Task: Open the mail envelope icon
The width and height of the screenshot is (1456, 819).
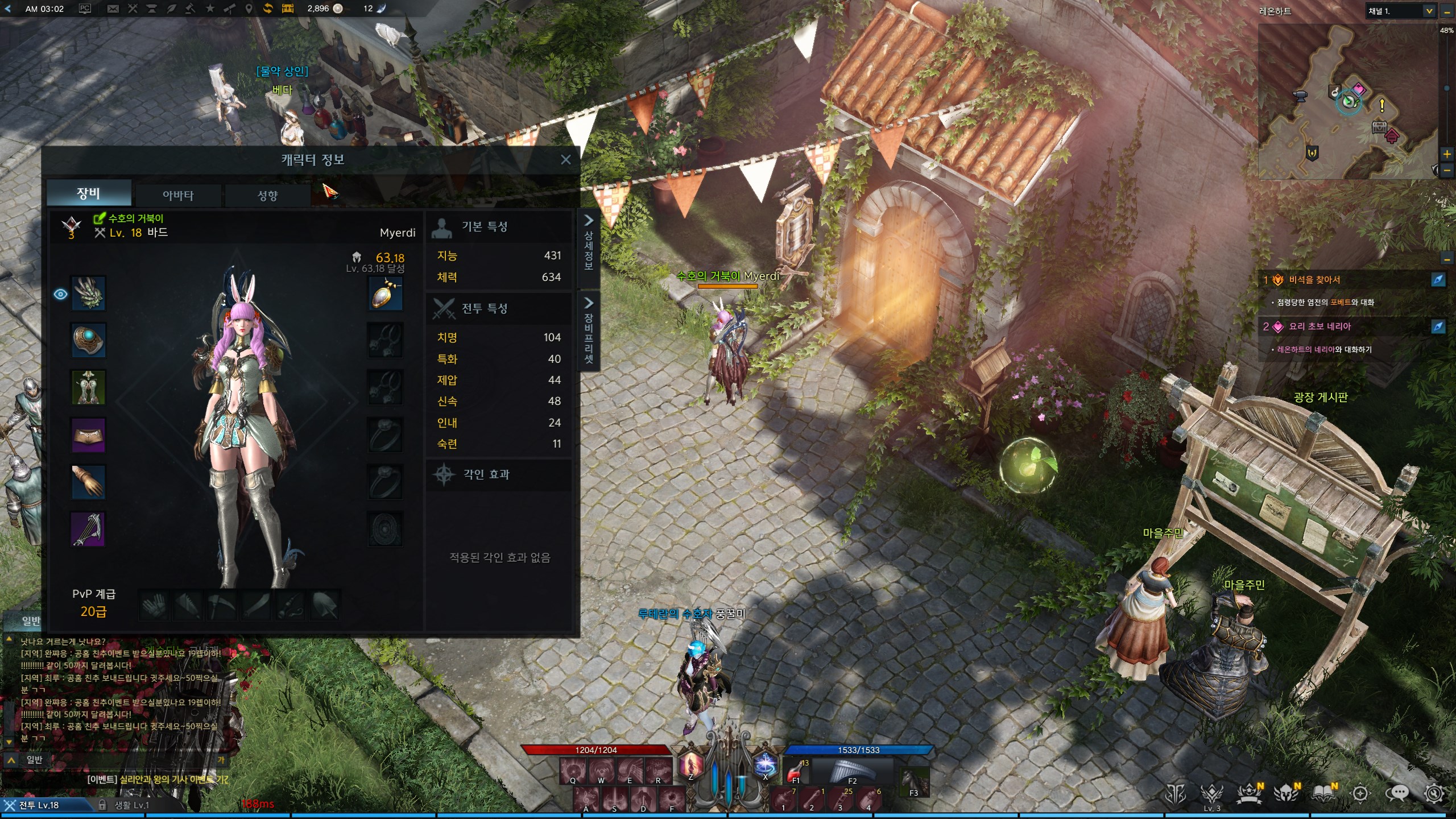Action: (x=113, y=9)
